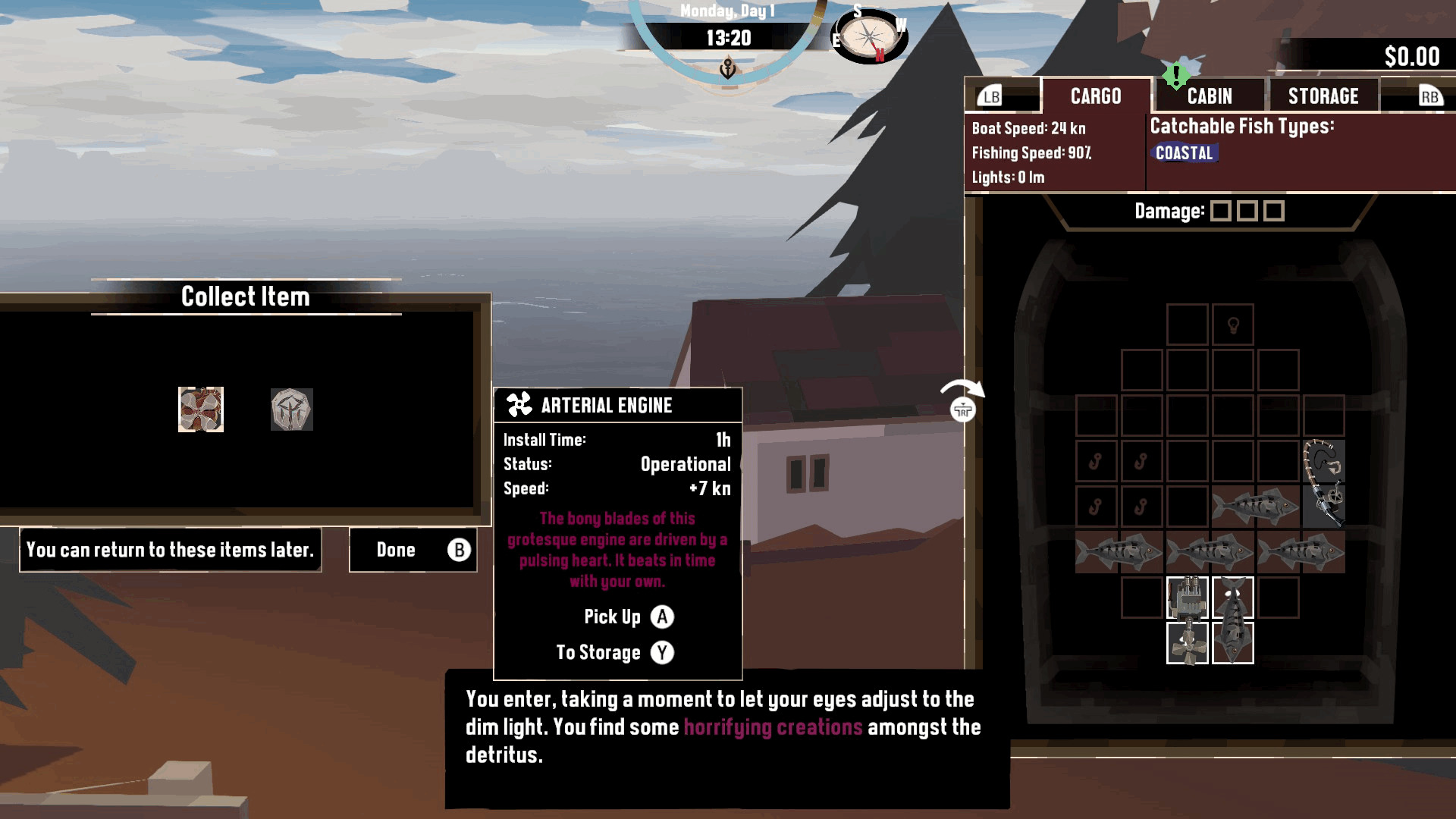Pick up the stone relic item beside the propeller
Image resolution: width=1456 pixels, height=819 pixels.
tap(290, 411)
